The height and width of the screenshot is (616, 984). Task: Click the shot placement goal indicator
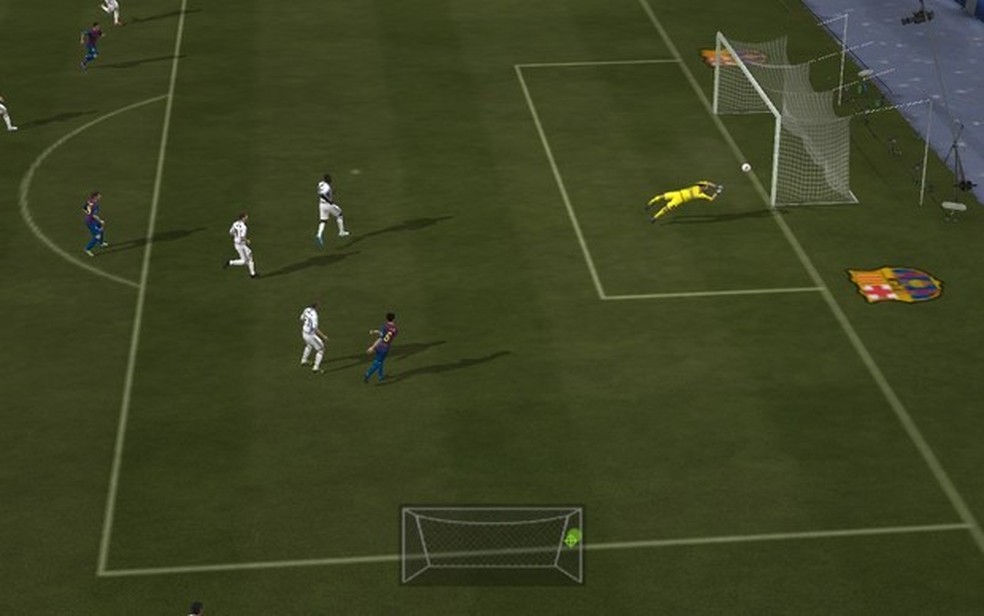(492, 544)
